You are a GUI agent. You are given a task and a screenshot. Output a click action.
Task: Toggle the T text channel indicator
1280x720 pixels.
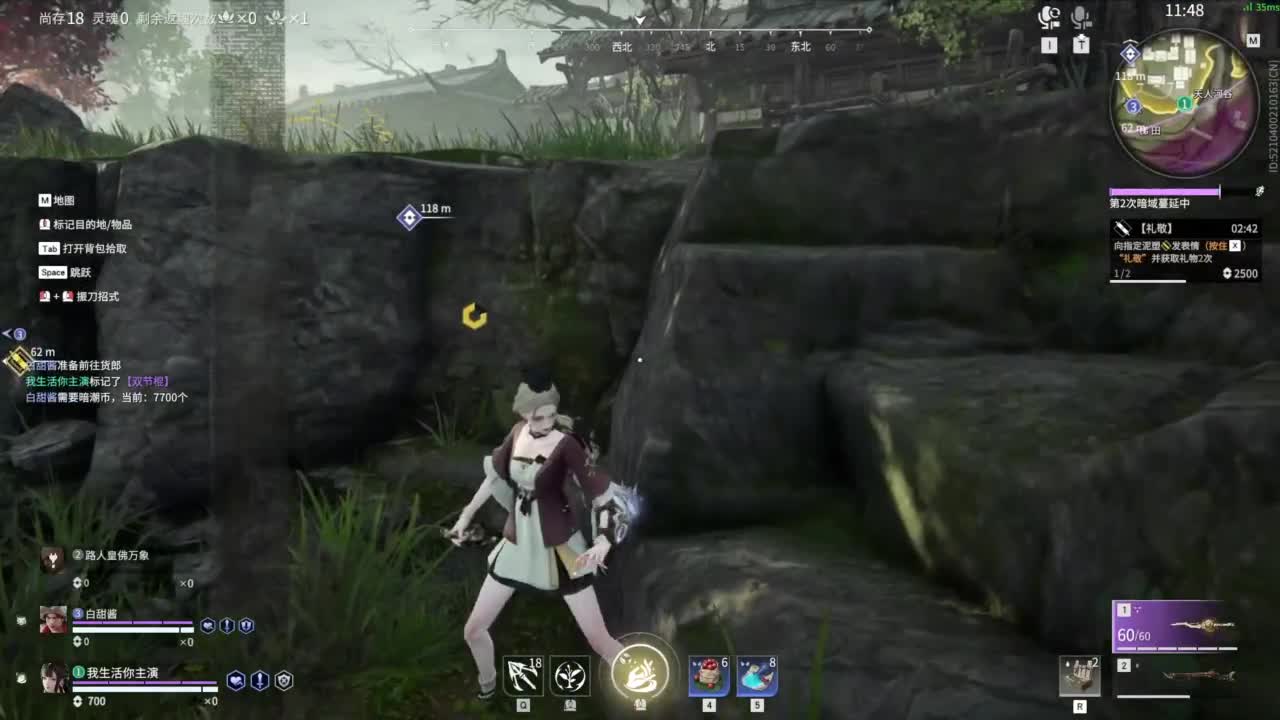(1081, 45)
